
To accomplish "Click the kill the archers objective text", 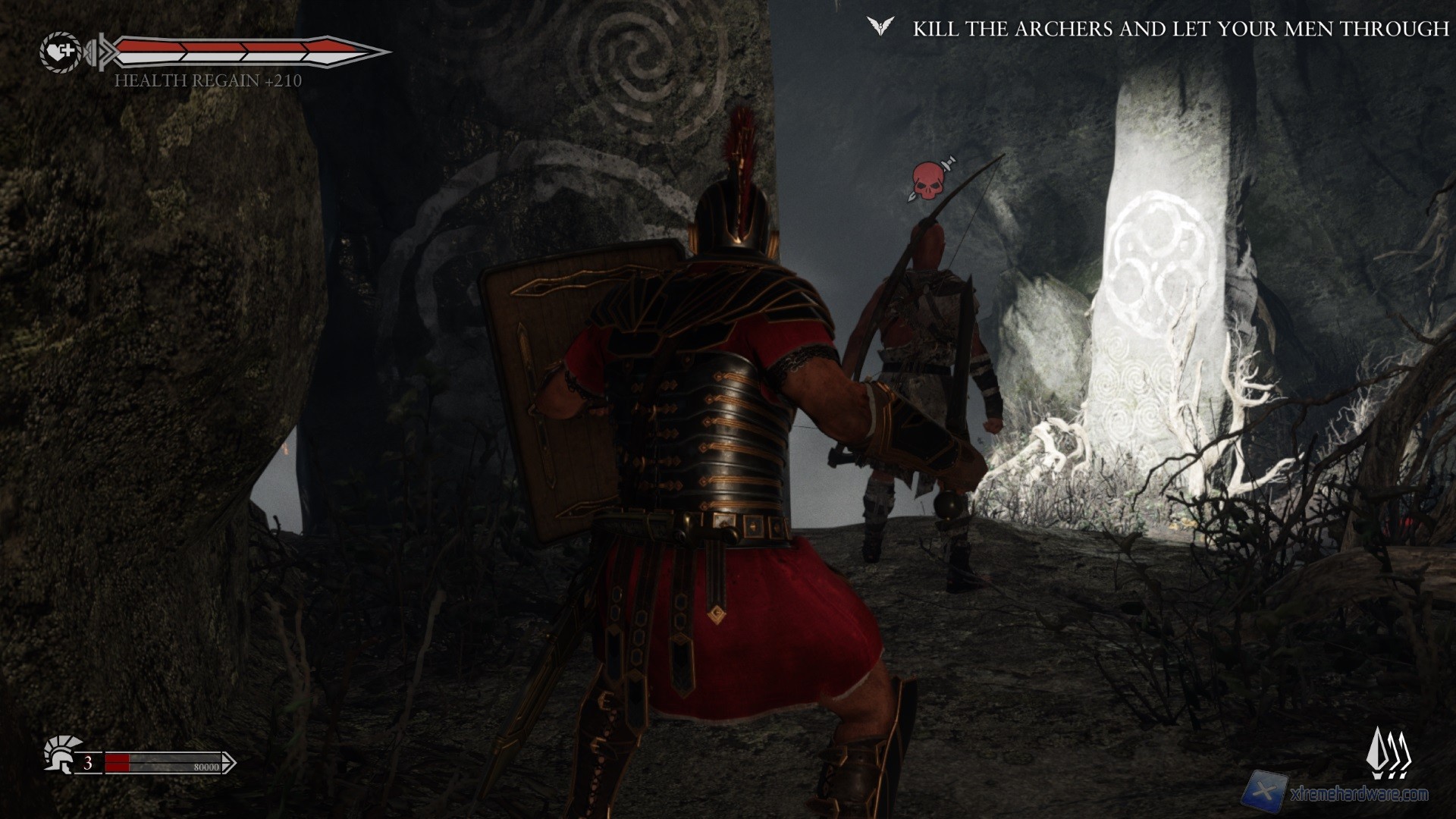I will click(x=1181, y=29).
